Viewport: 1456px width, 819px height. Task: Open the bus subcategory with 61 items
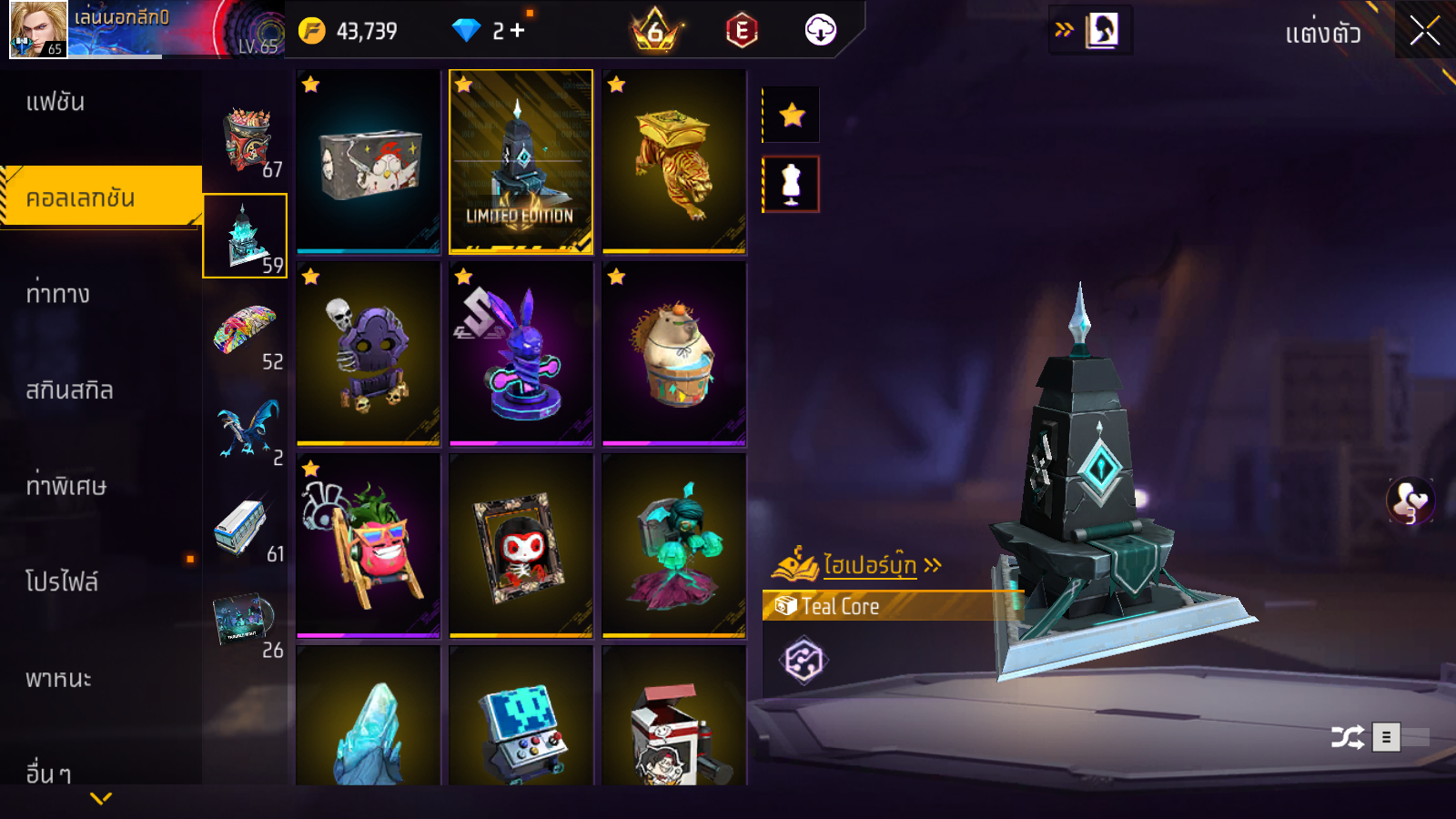pyautogui.click(x=246, y=526)
